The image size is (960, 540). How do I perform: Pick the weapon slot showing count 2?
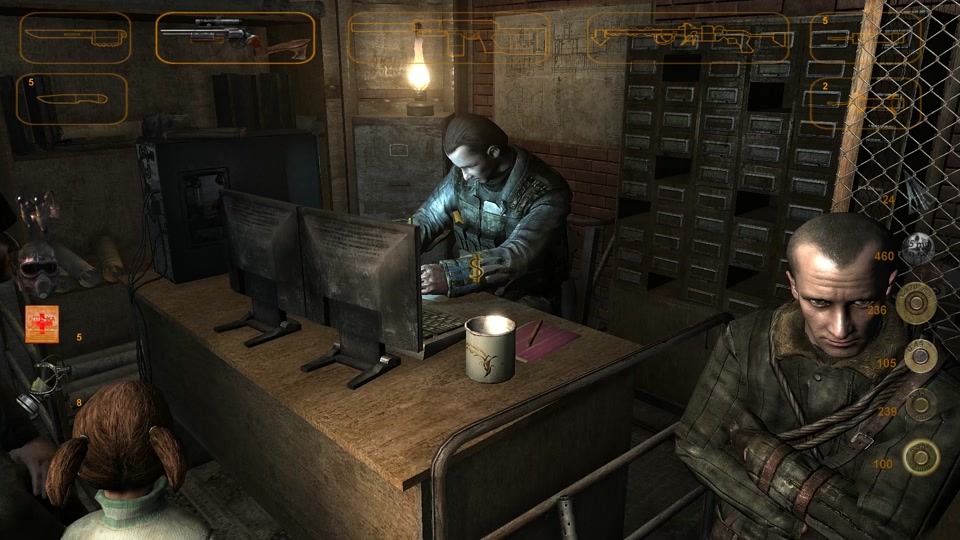tap(865, 104)
